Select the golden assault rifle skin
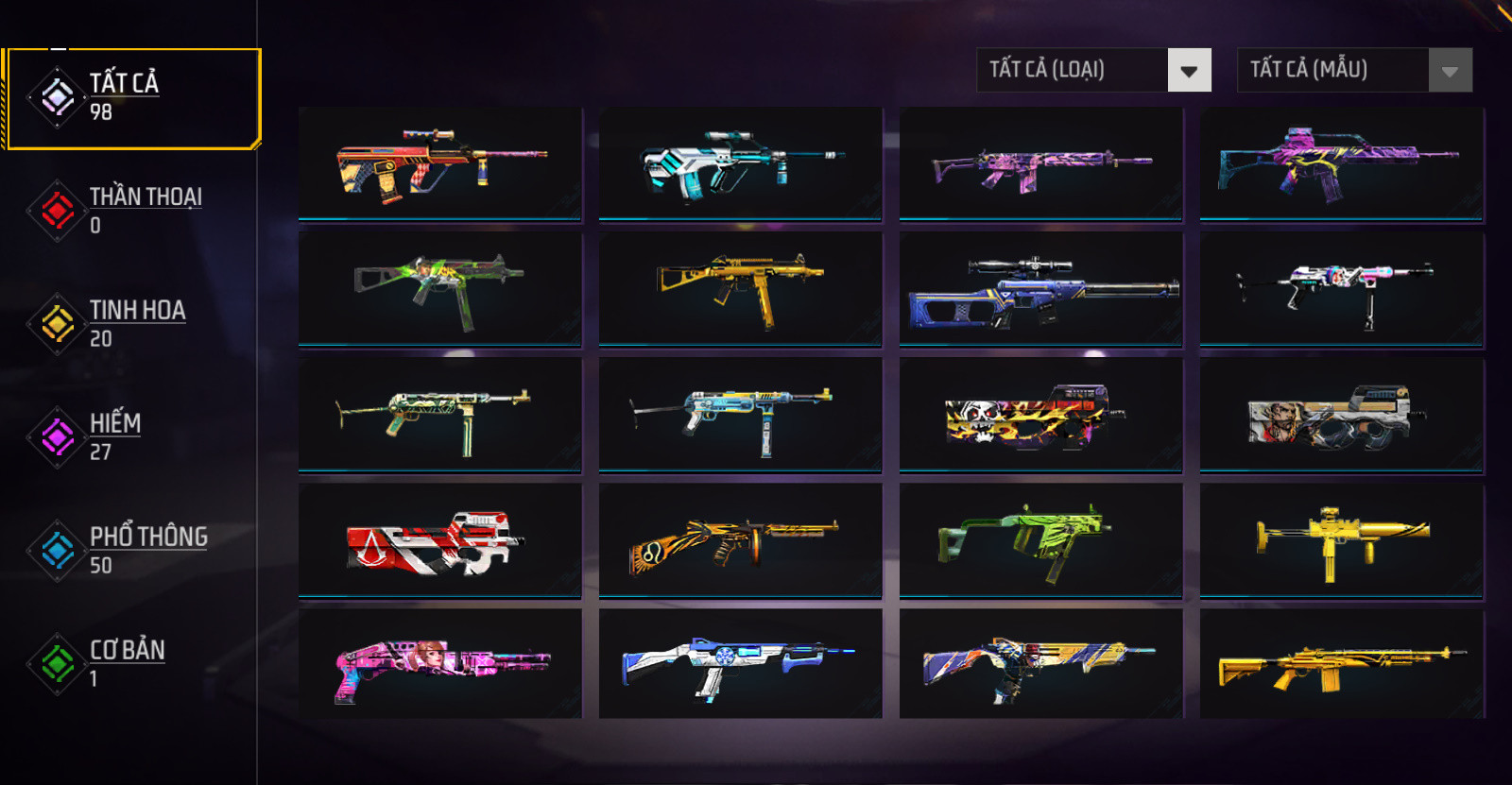 pyautogui.click(x=1342, y=664)
